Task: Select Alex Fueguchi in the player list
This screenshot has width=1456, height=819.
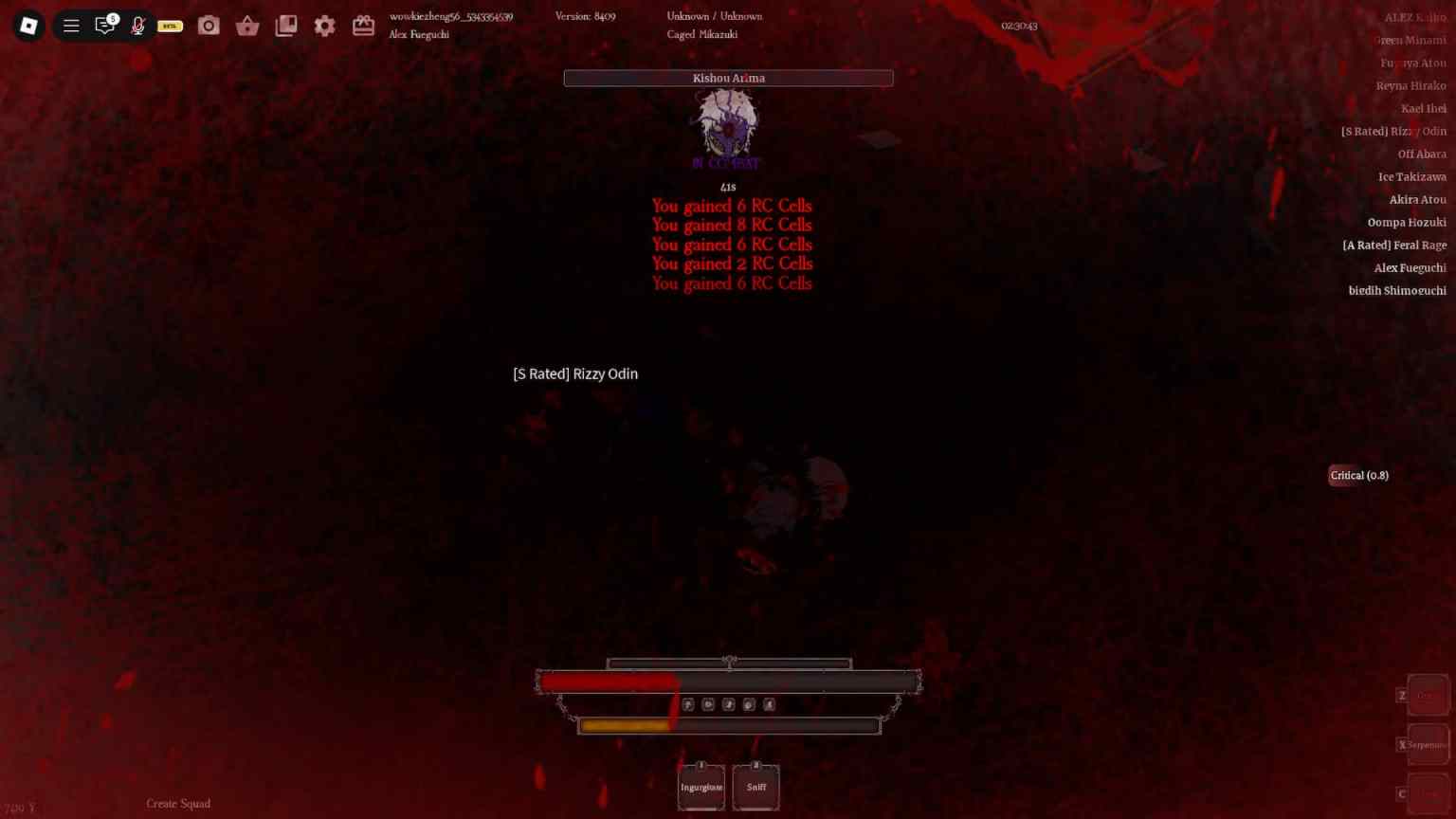Action: click(x=1410, y=267)
